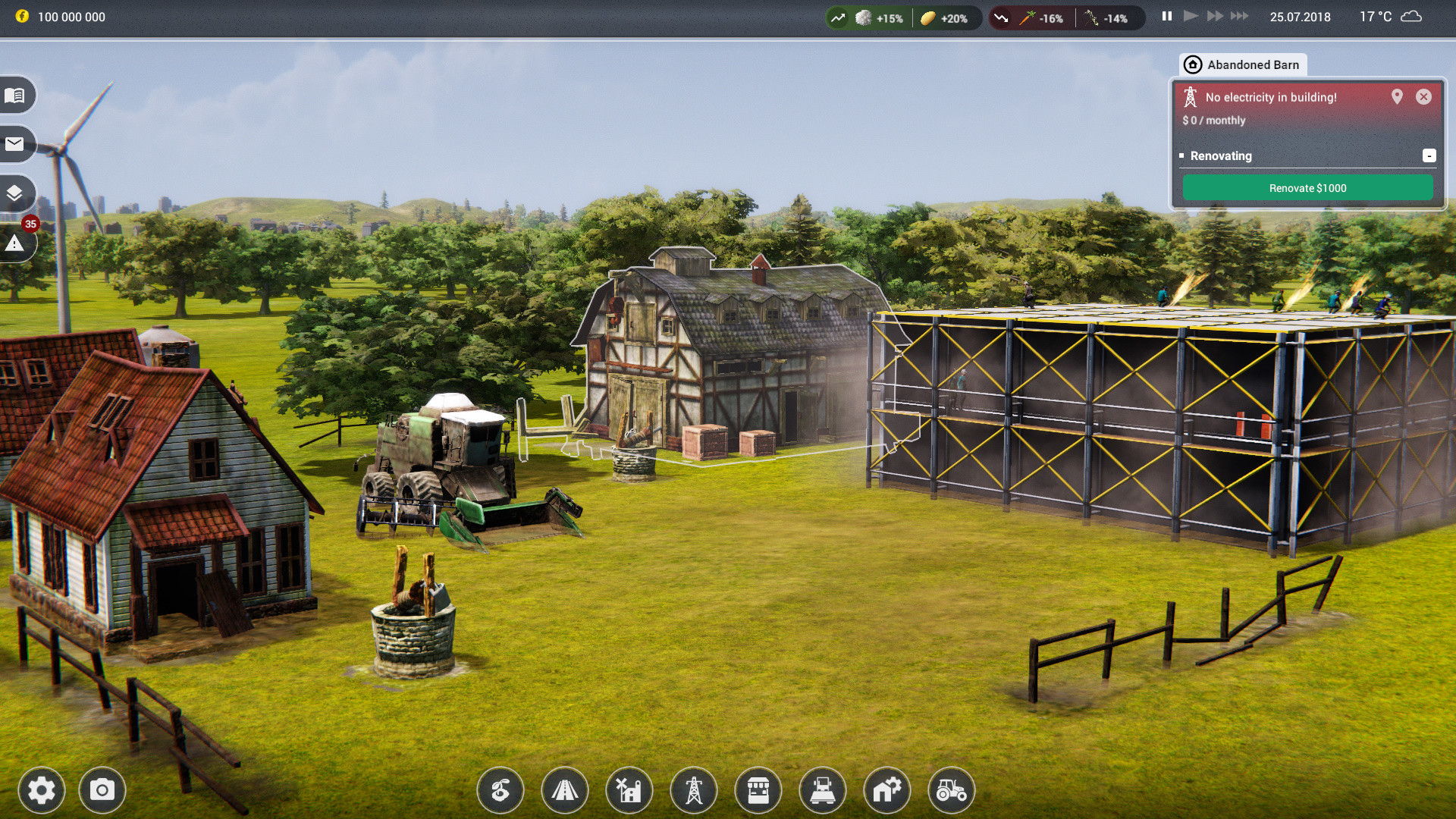Collapse the Renovating section

pos(1430,155)
